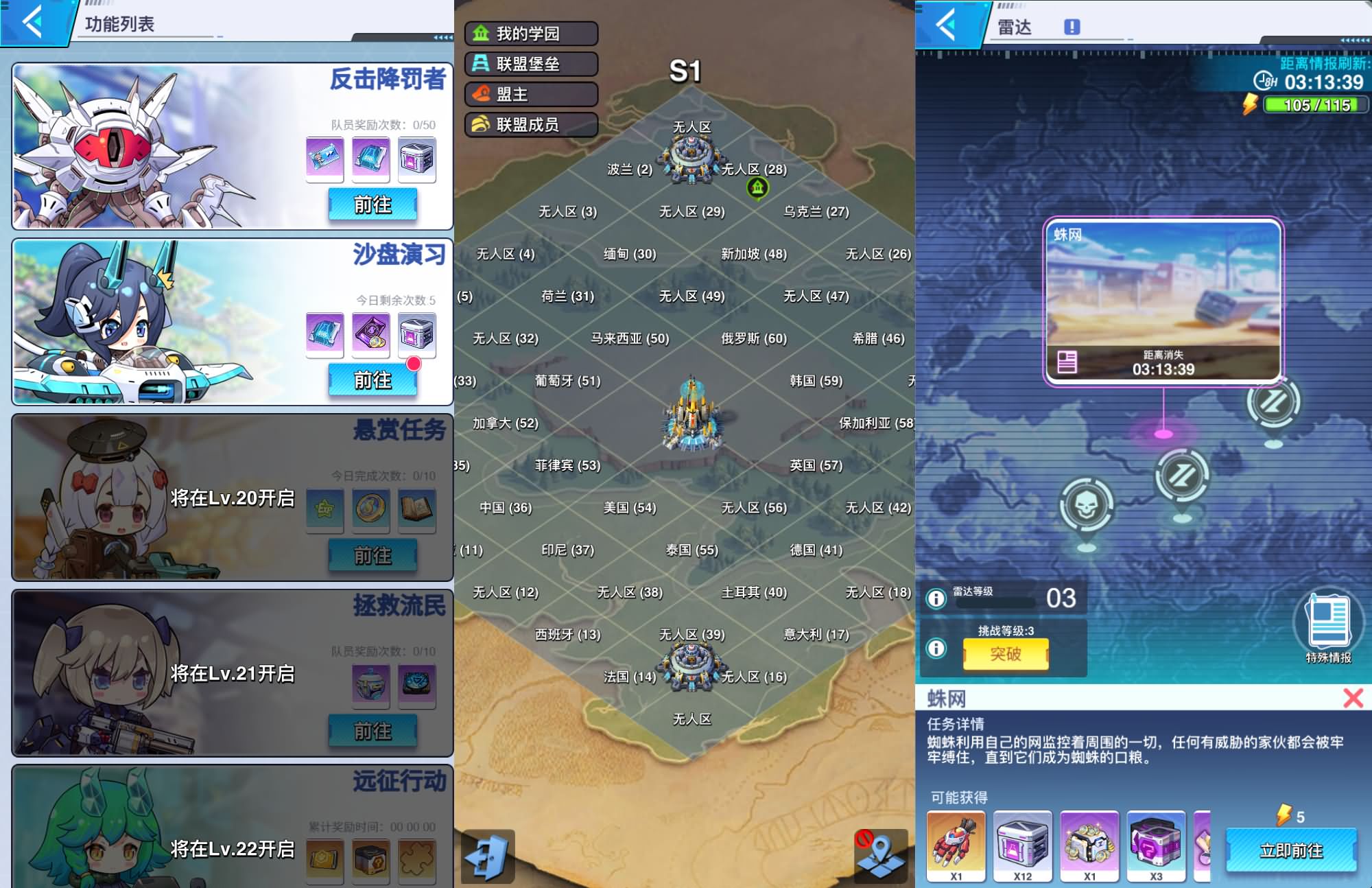The width and height of the screenshot is (1372, 888).
Task: View 联盟成员 alliance members list
Action: pos(528,125)
